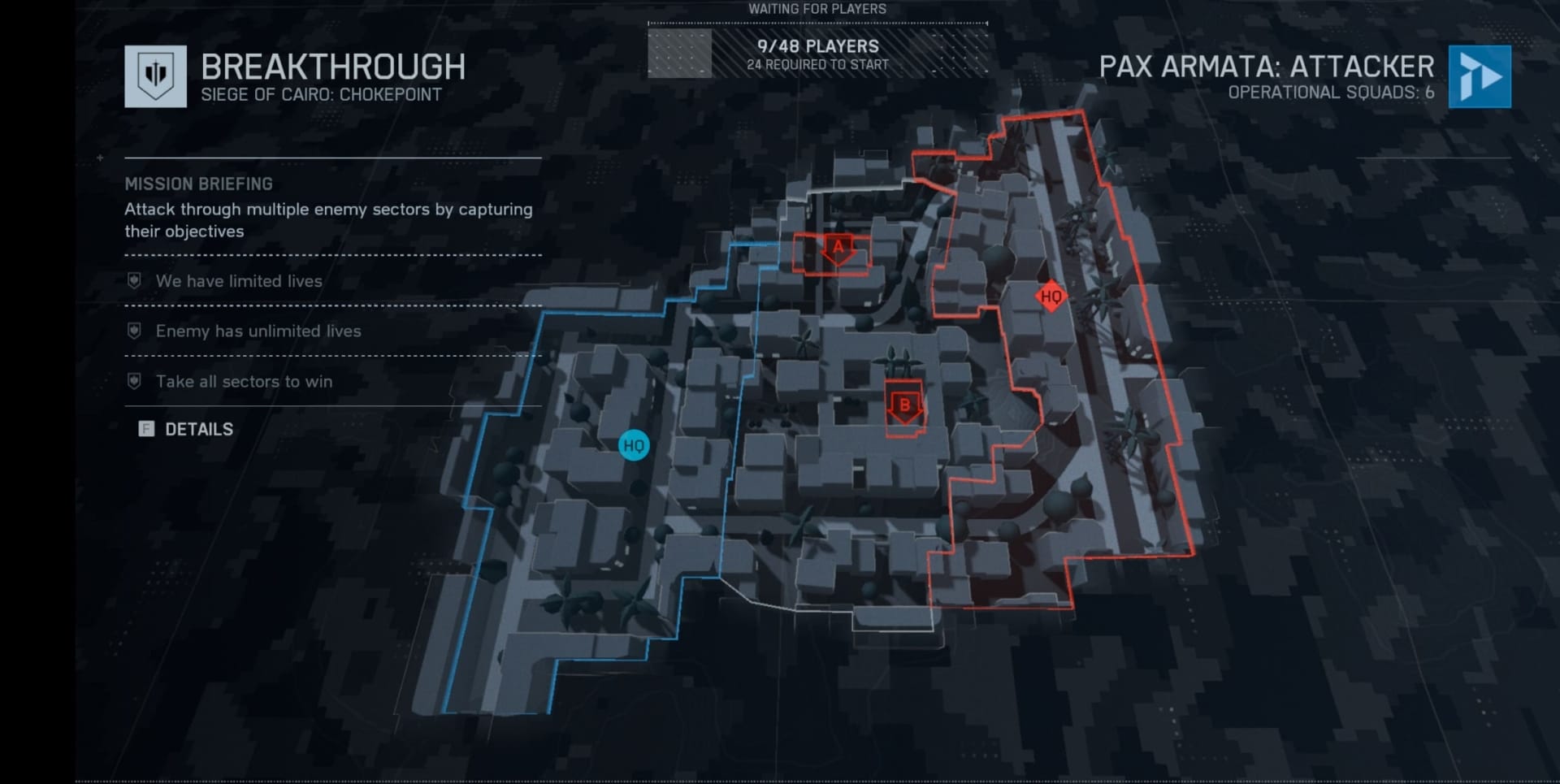Click the shield icon beside 'We have limited lives'
The image size is (1560, 784).
point(132,279)
